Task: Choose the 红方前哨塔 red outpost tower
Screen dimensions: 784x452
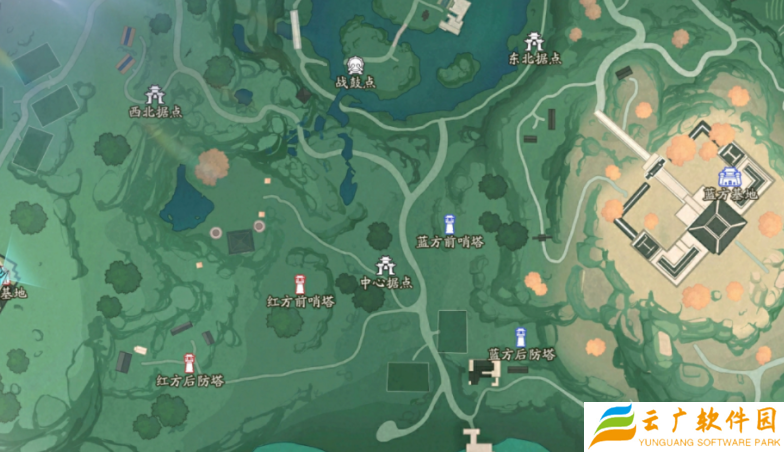Action: point(299,284)
